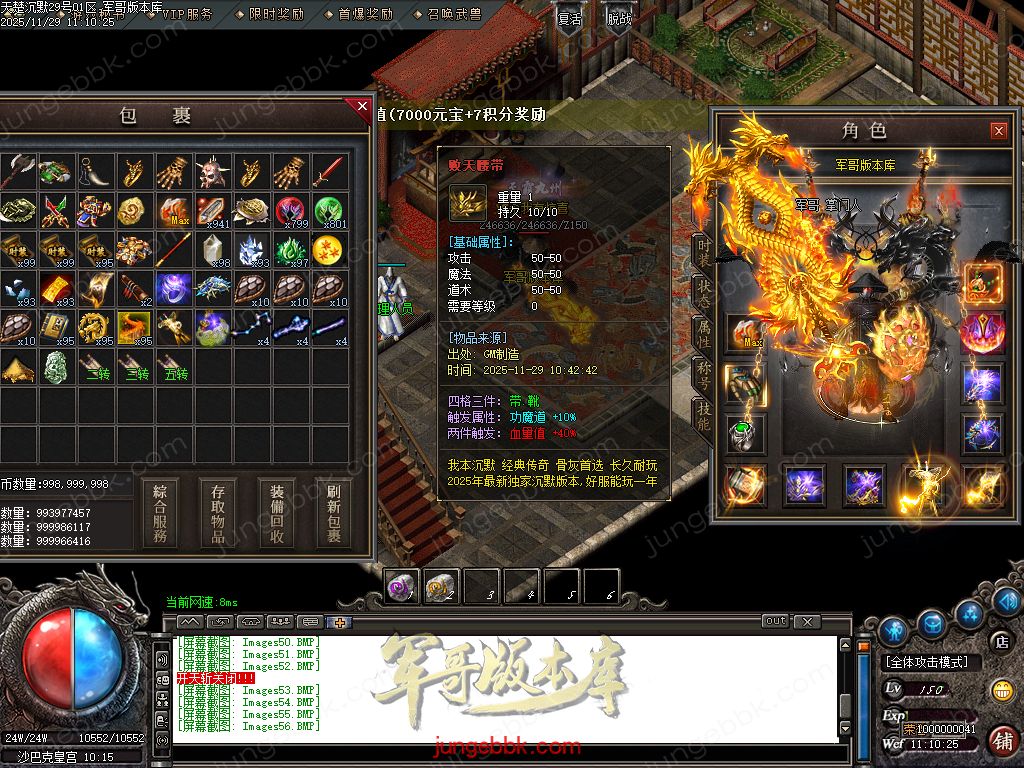Select the 五转 scroll in the bag
1024x768 pixels.
[x=175, y=367]
